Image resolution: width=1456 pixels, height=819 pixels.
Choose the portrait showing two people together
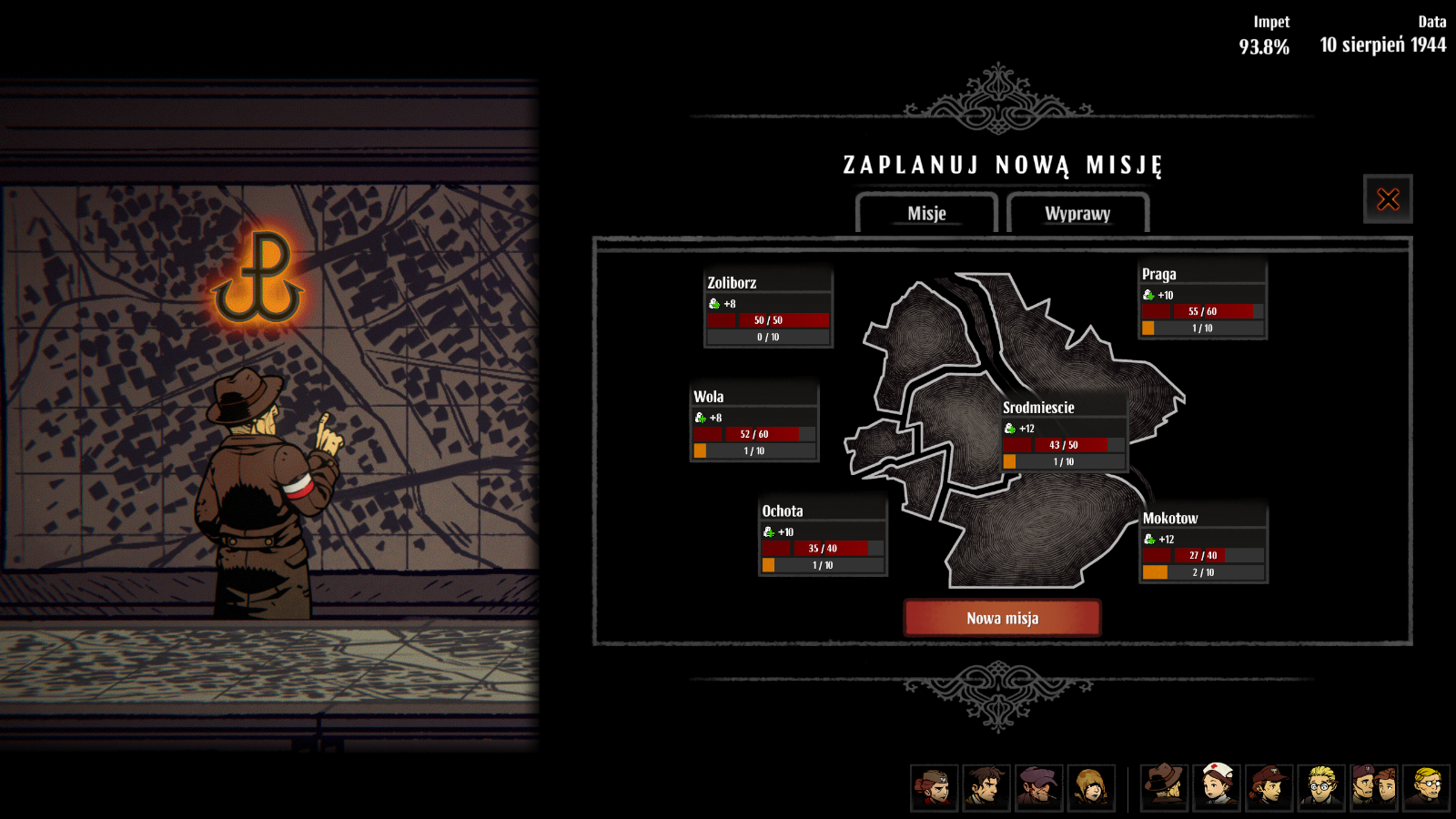1373,787
